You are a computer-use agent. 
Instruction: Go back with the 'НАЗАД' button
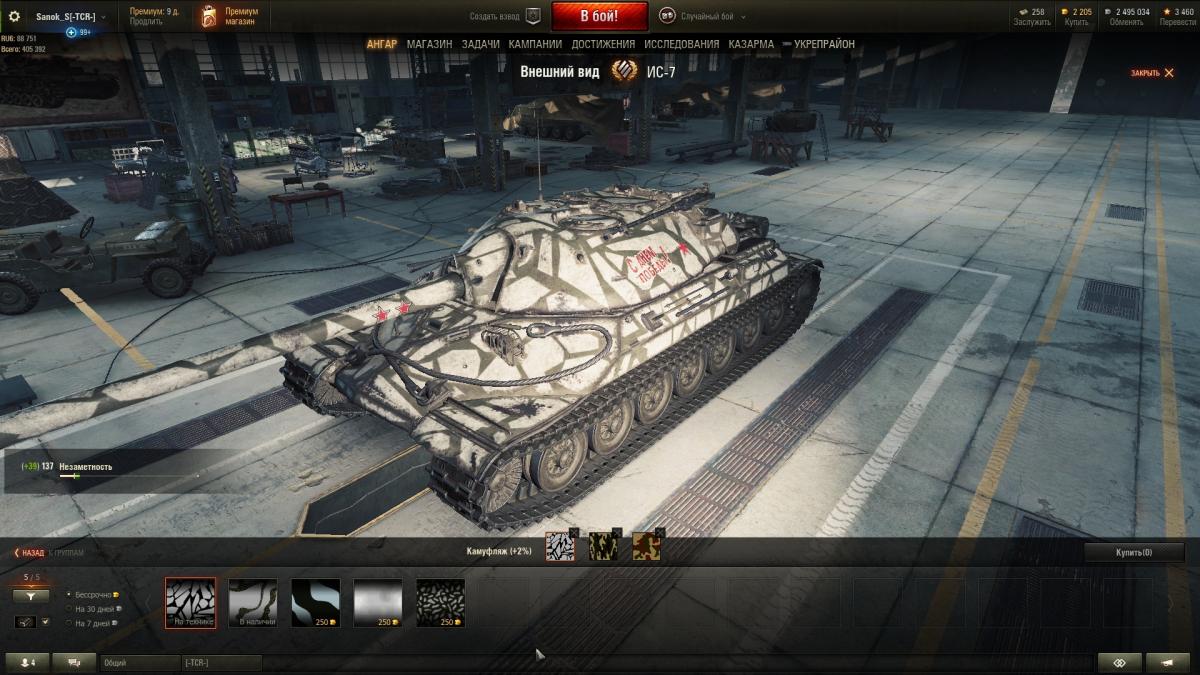pos(29,552)
